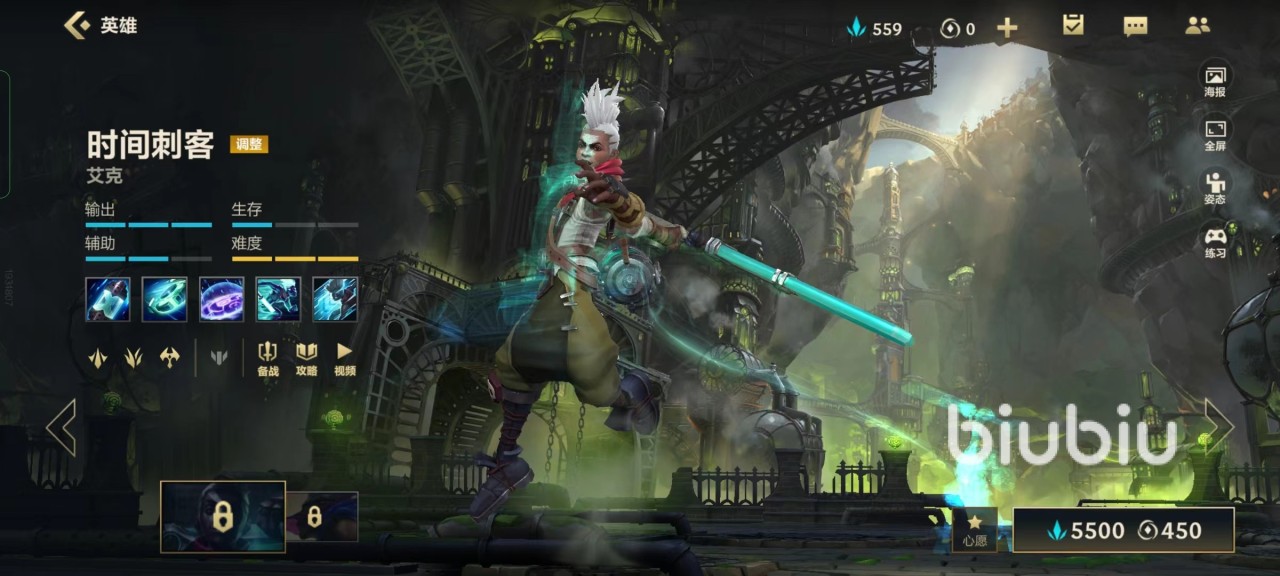Select the purple dome ability icon
Viewport: 1280px width, 576px height.
click(x=221, y=299)
